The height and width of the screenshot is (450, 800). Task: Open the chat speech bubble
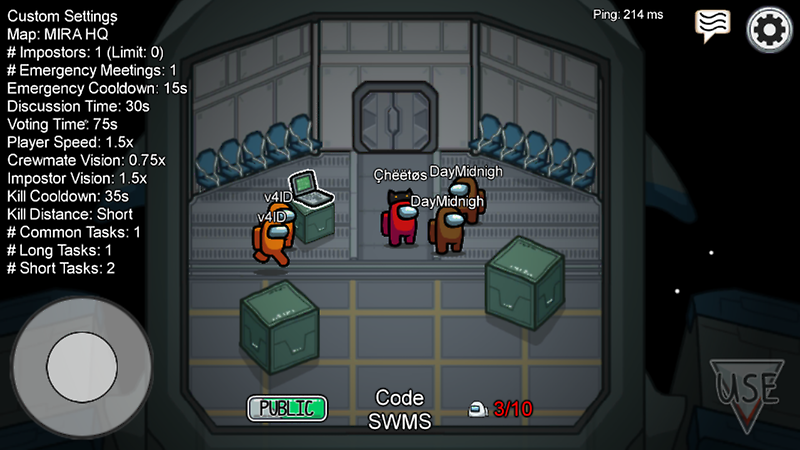tap(712, 25)
